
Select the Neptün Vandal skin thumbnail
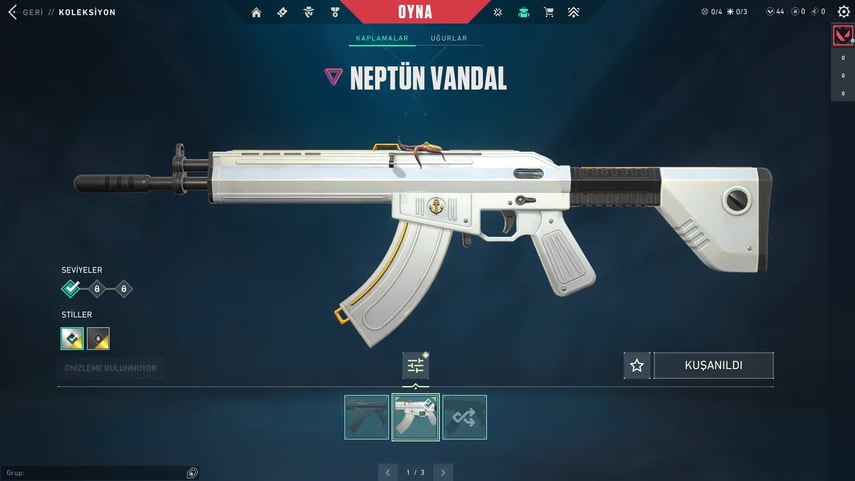(x=415, y=417)
